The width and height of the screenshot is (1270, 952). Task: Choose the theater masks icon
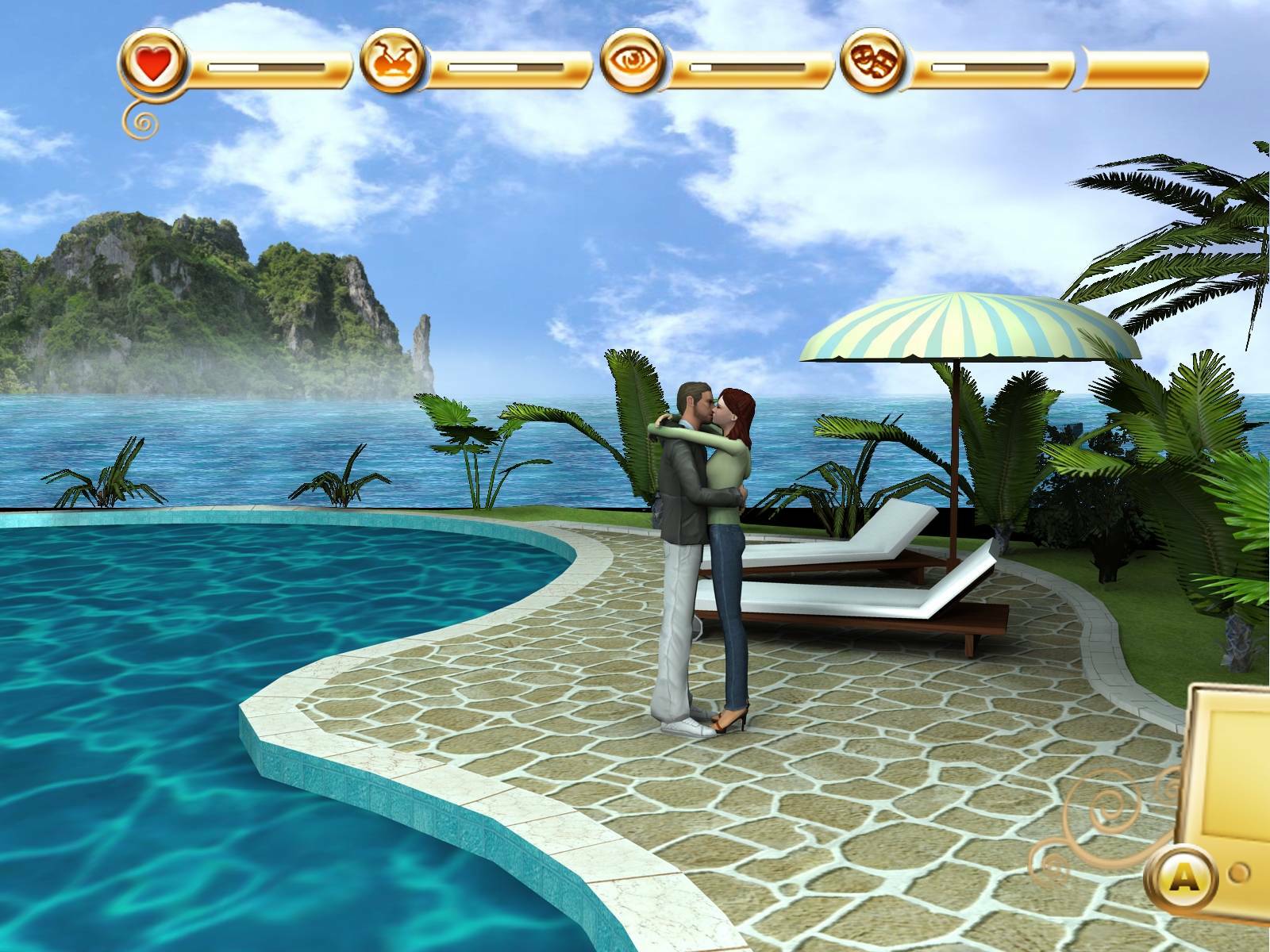point(873,63)
